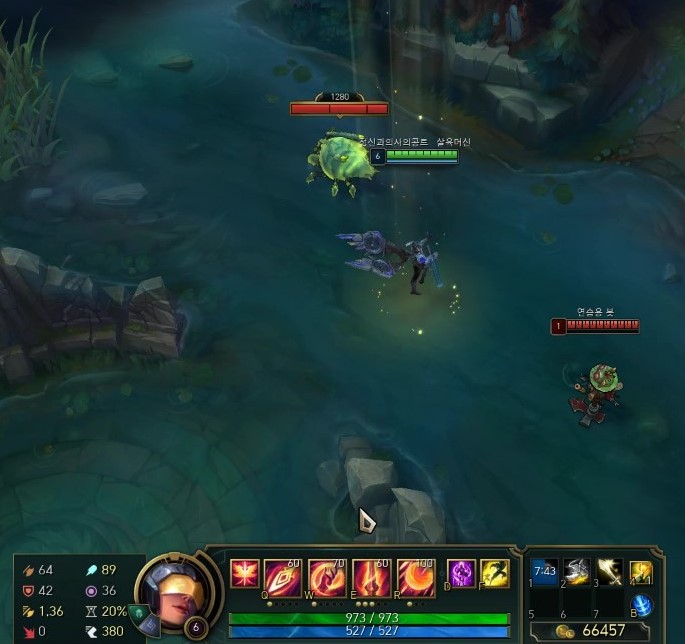Select the passive ability icon

coord(244,574)
